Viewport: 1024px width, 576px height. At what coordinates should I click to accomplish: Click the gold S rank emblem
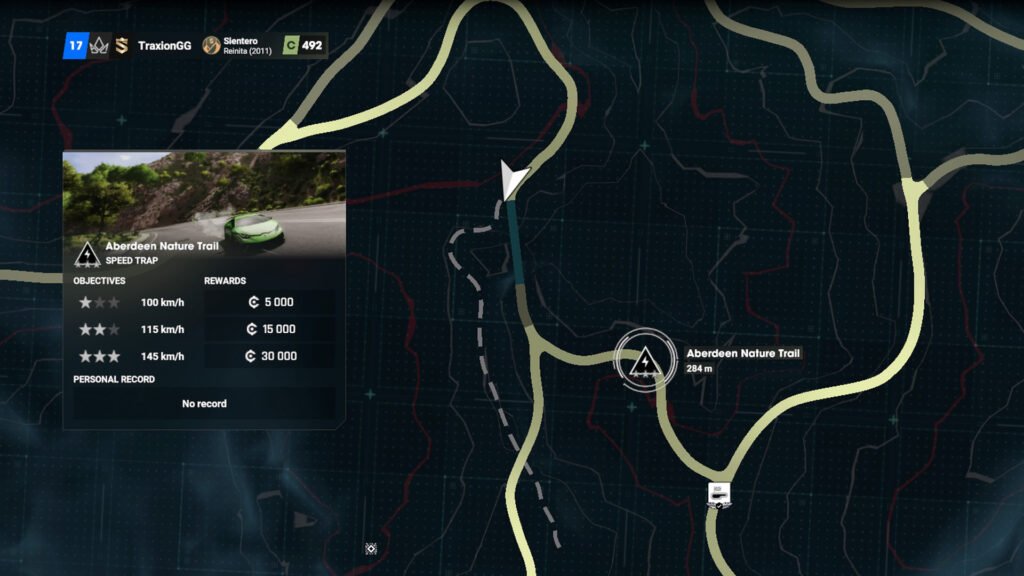click(120, 45)
